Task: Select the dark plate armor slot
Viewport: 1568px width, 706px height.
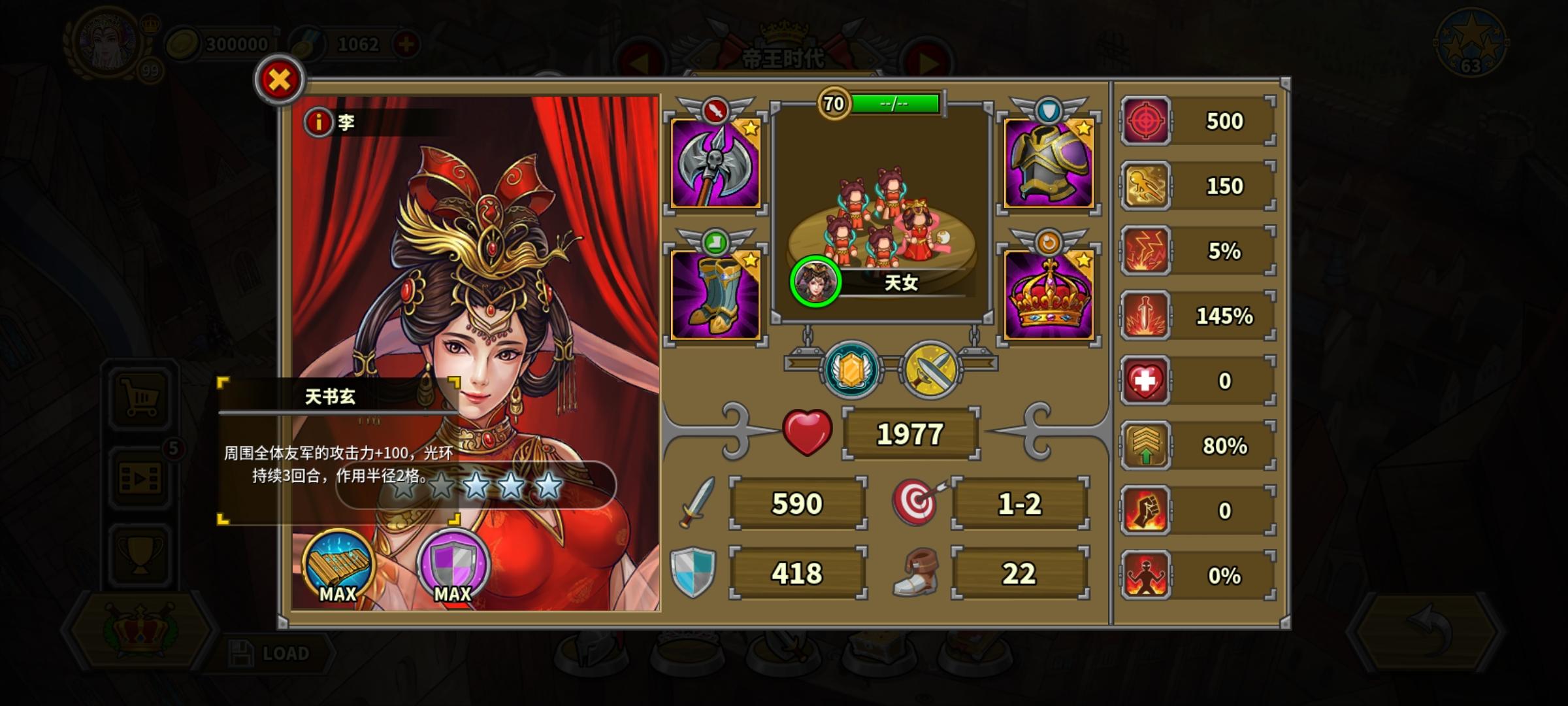Action: coord(1048,163)
